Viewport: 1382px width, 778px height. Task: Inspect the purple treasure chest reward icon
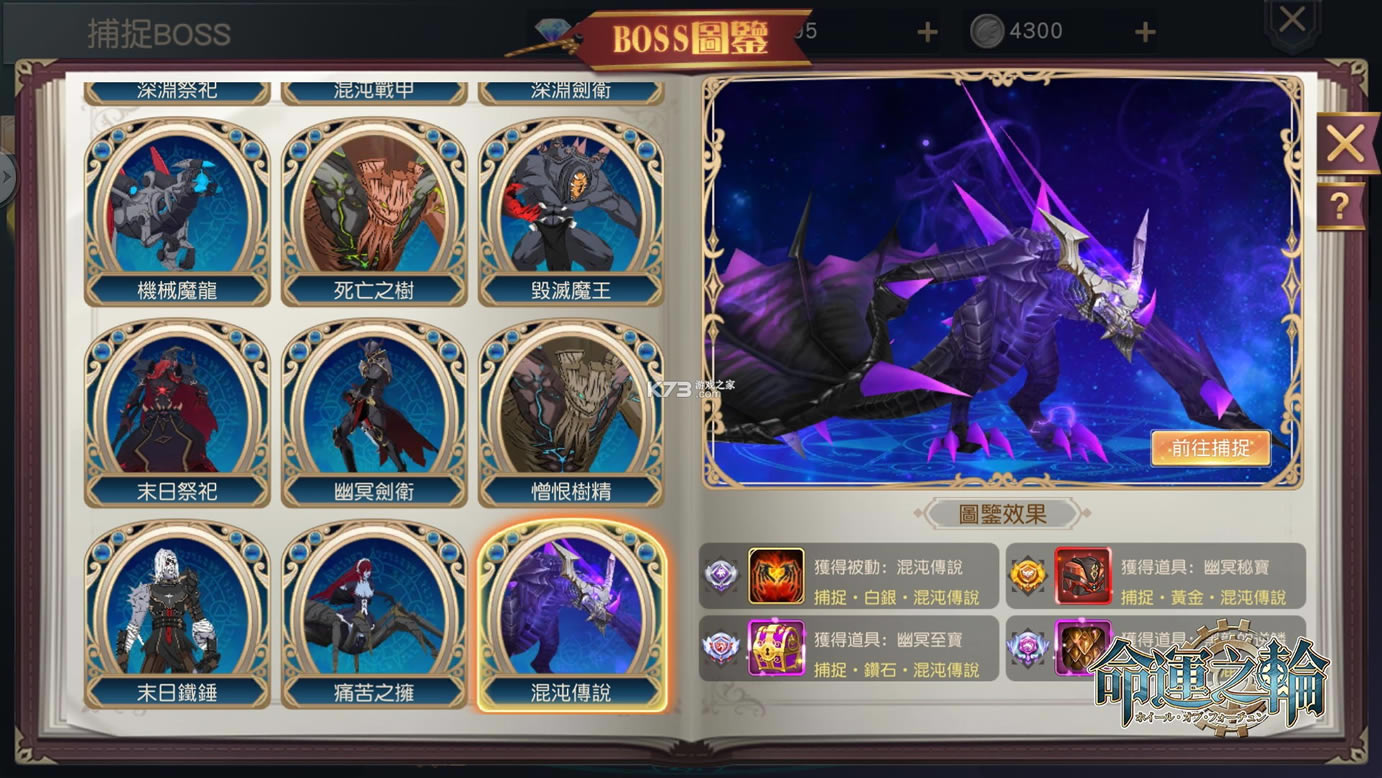pyautogui.click(x=778, y=649)
